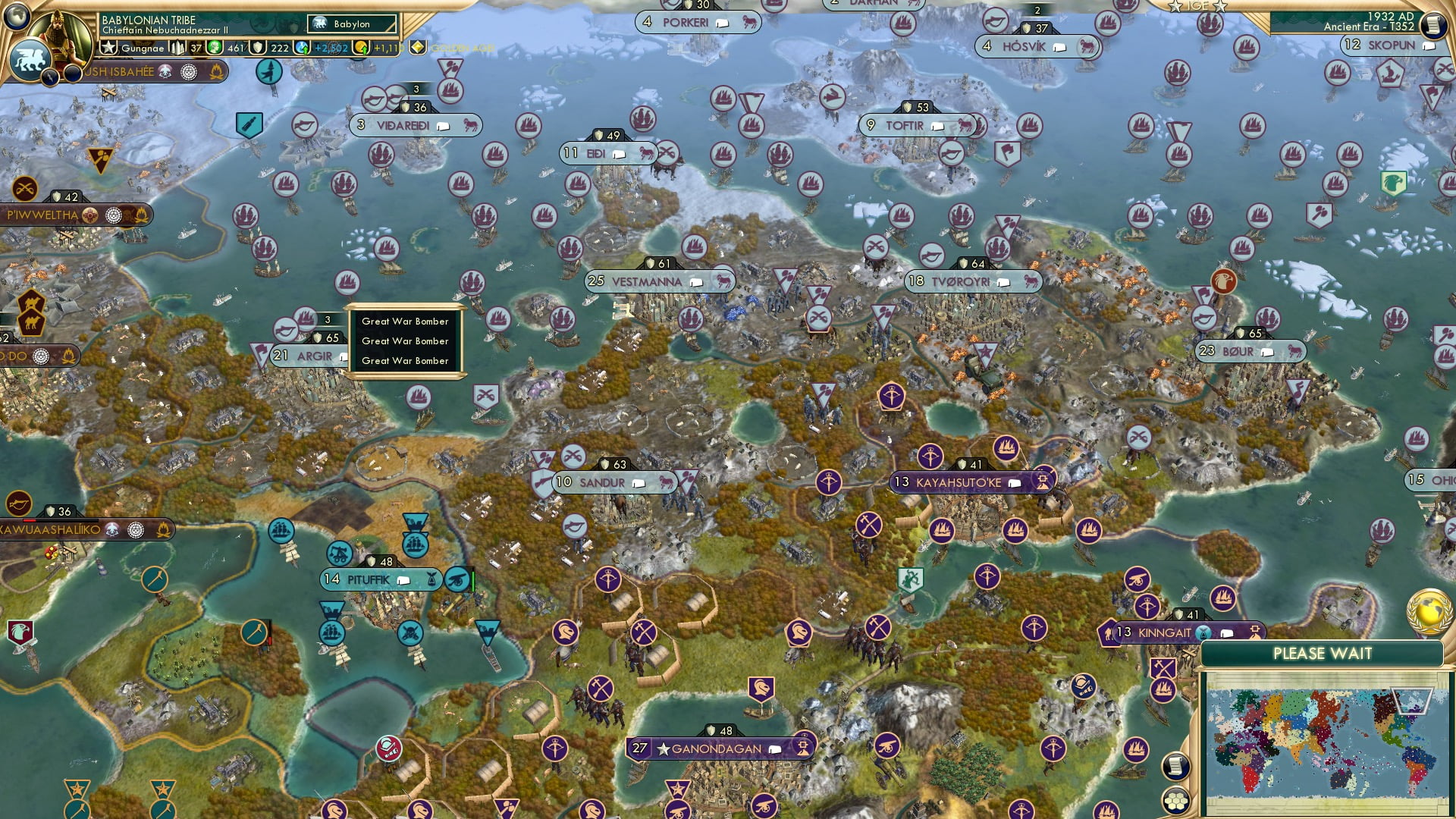The height and width of the screenshot is (819, 1456).
Task: Click the Golden Age diamond icon in the top bar
Action: tap(417, 47)
